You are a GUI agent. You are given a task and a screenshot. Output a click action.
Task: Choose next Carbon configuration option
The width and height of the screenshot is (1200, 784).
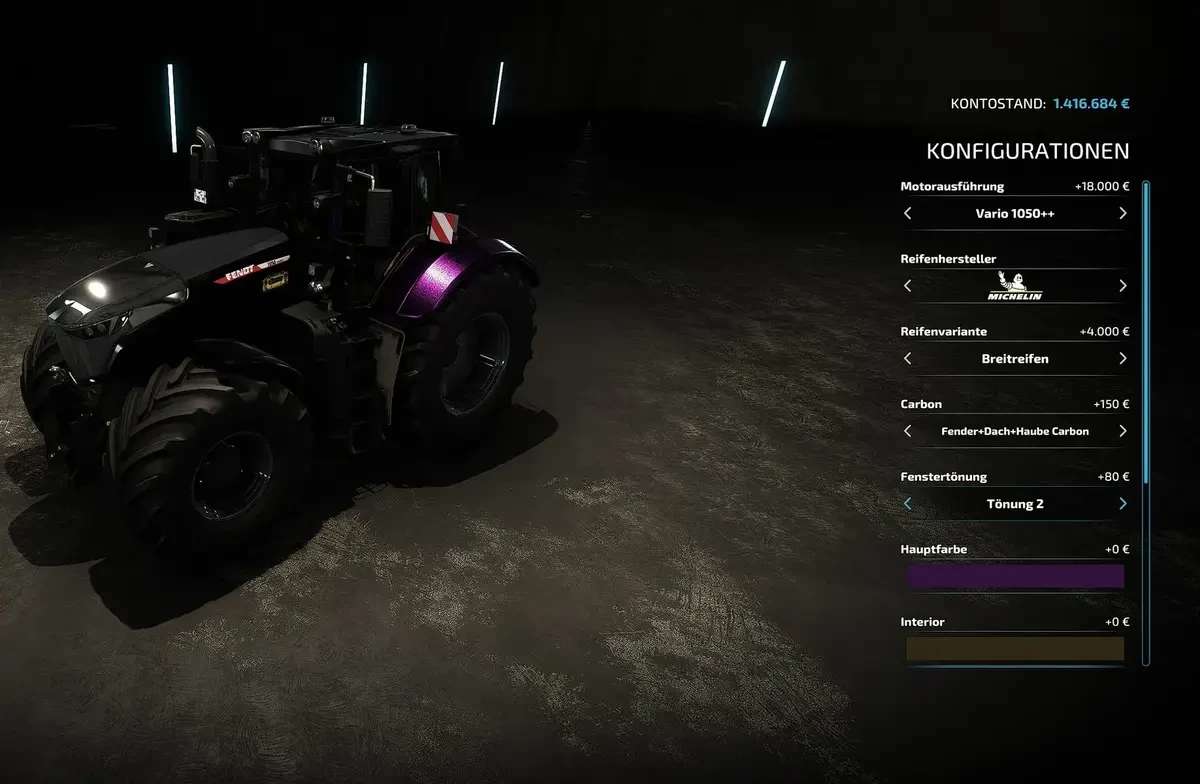[x=1122, y=431]
